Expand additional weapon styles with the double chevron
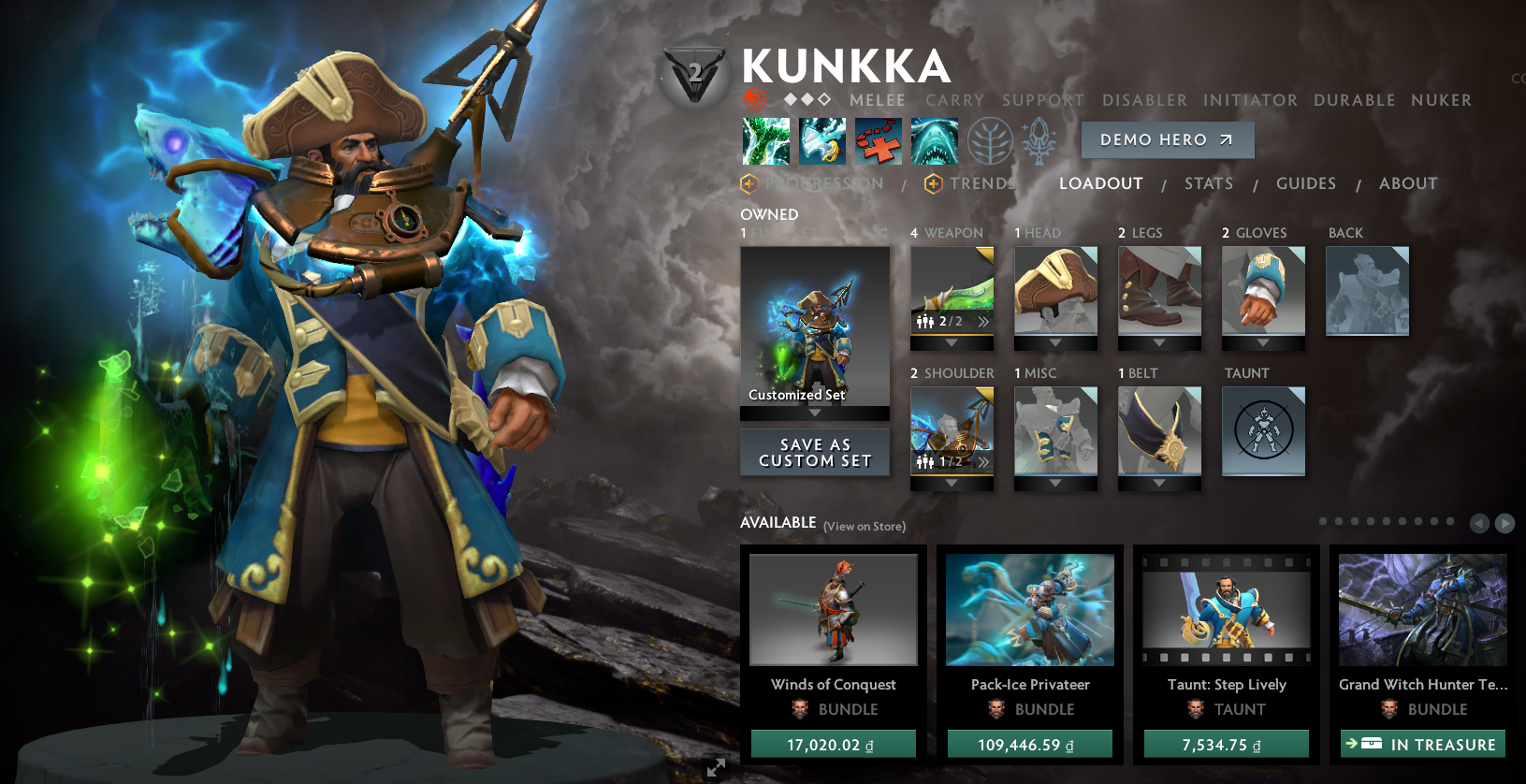Image resolution: width=1526 pixels, height=784 pixels. (983, 320)
